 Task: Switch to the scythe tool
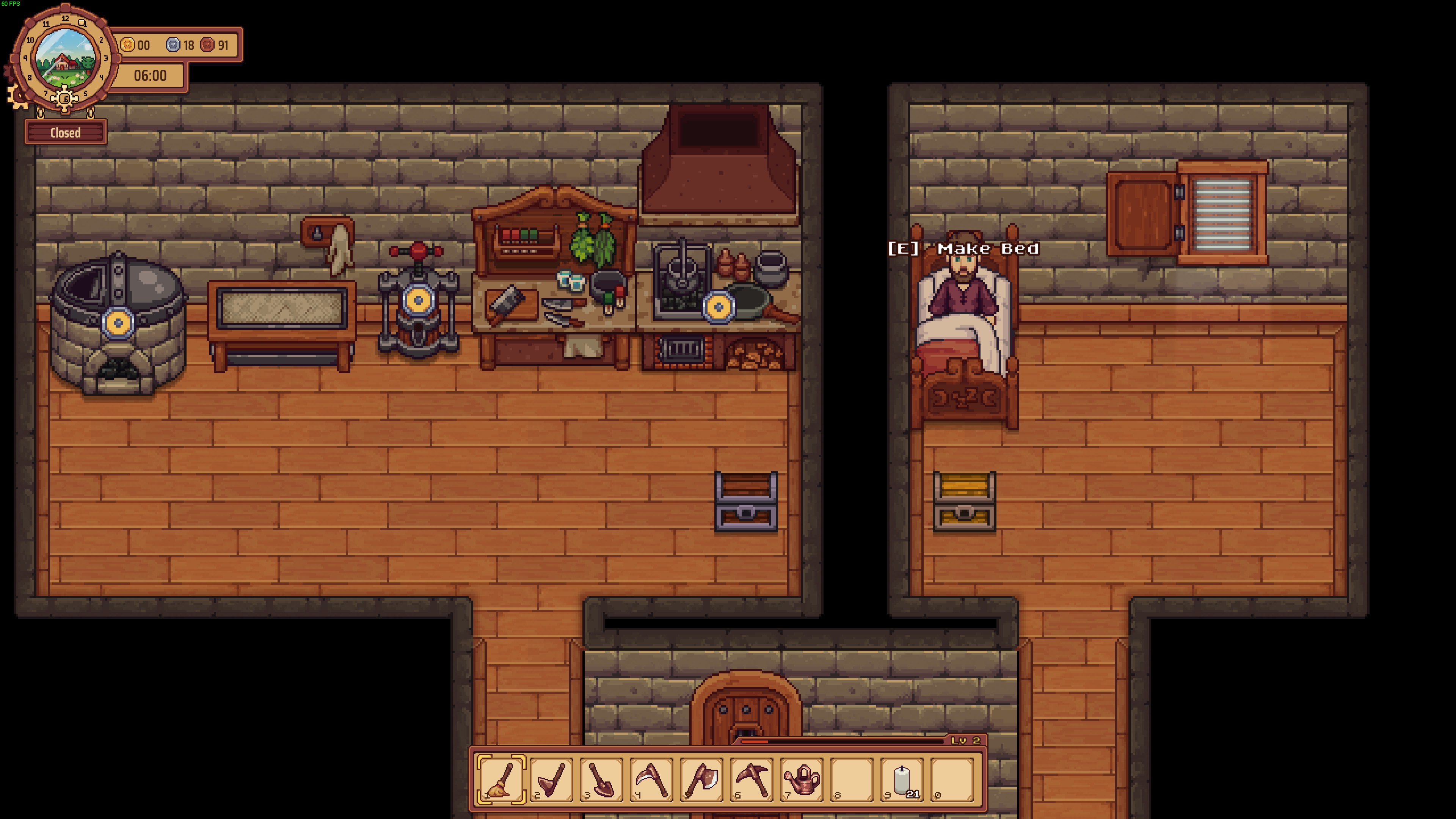pyautogui.click(x=651, y=780)
